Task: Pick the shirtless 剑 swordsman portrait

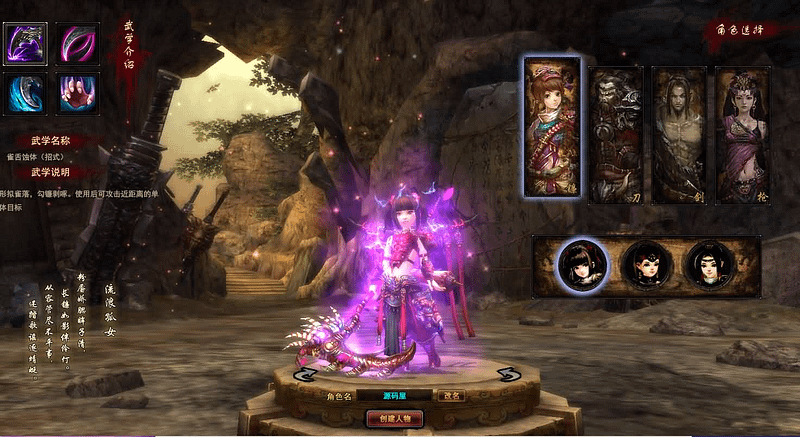Action: (x=678, y=135)
